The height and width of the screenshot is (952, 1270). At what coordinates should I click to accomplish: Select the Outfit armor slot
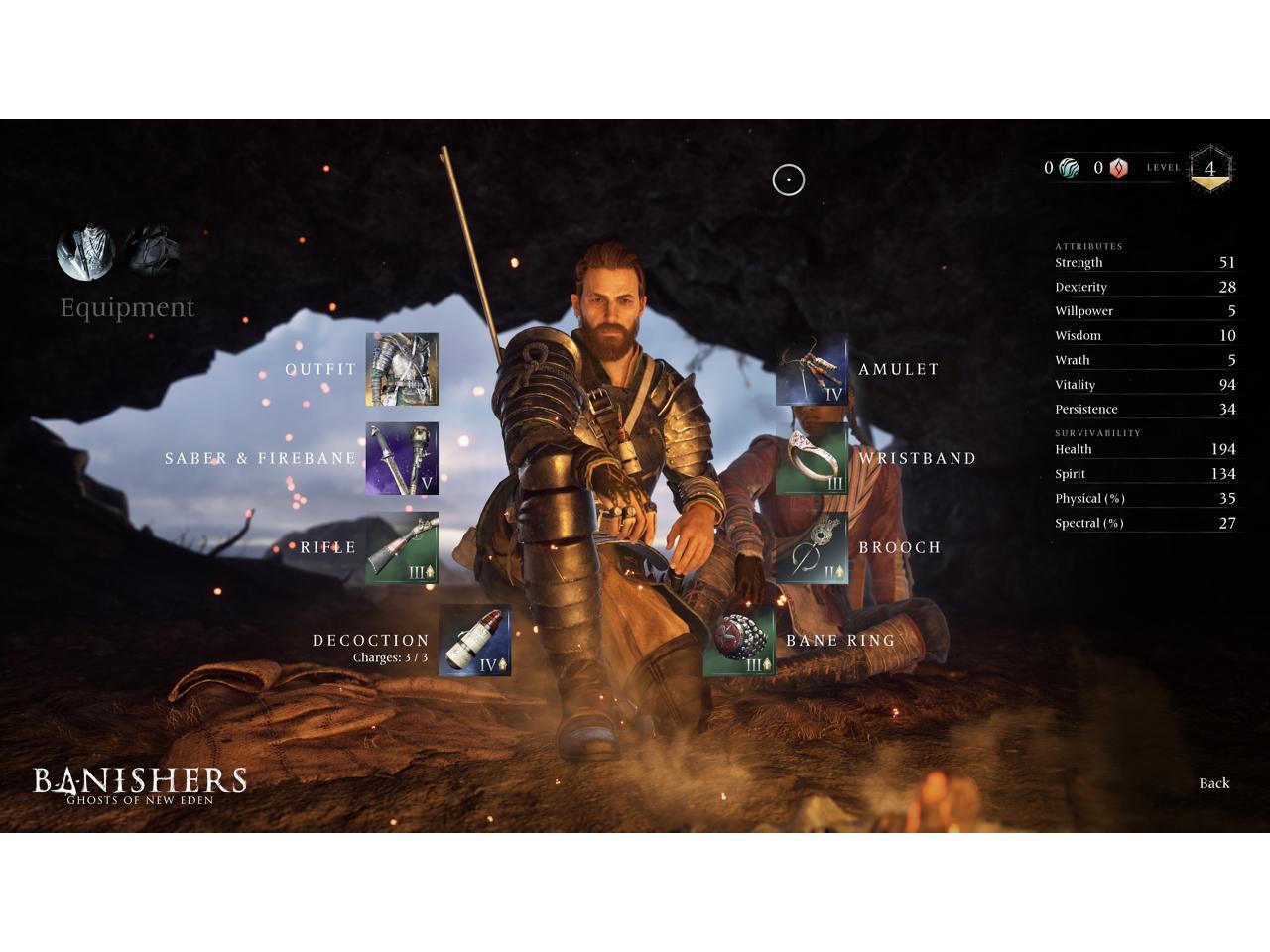(x=402, y=369)
